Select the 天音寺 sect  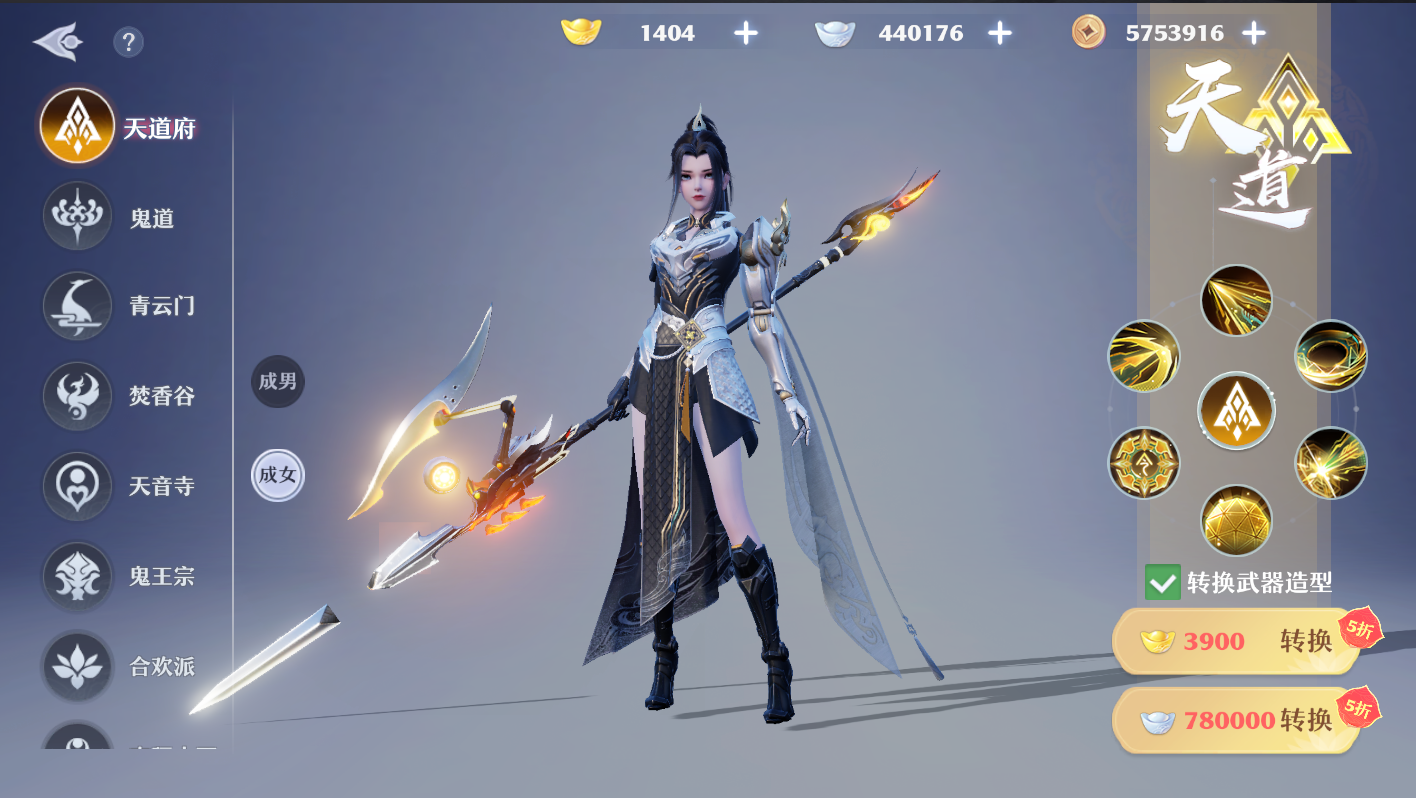(78, 486)
